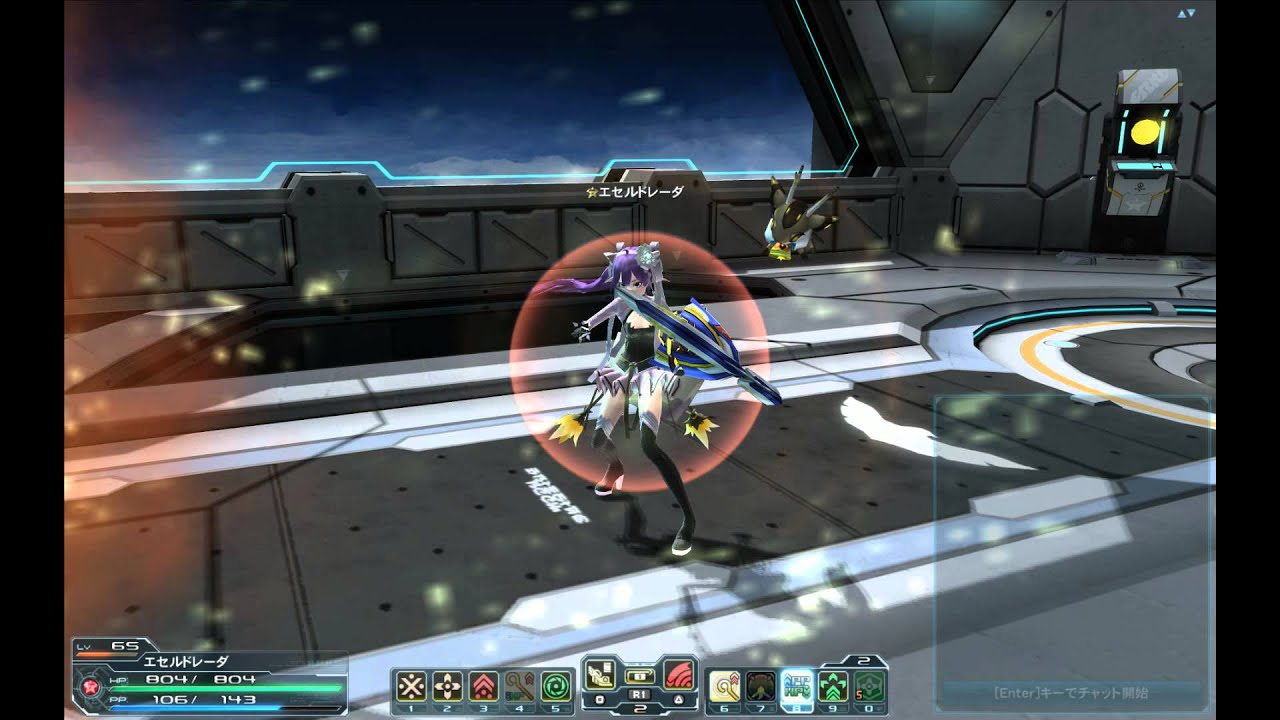
Task: Click the top-right arrow indicators
Action: click(x=1187, y=14)
